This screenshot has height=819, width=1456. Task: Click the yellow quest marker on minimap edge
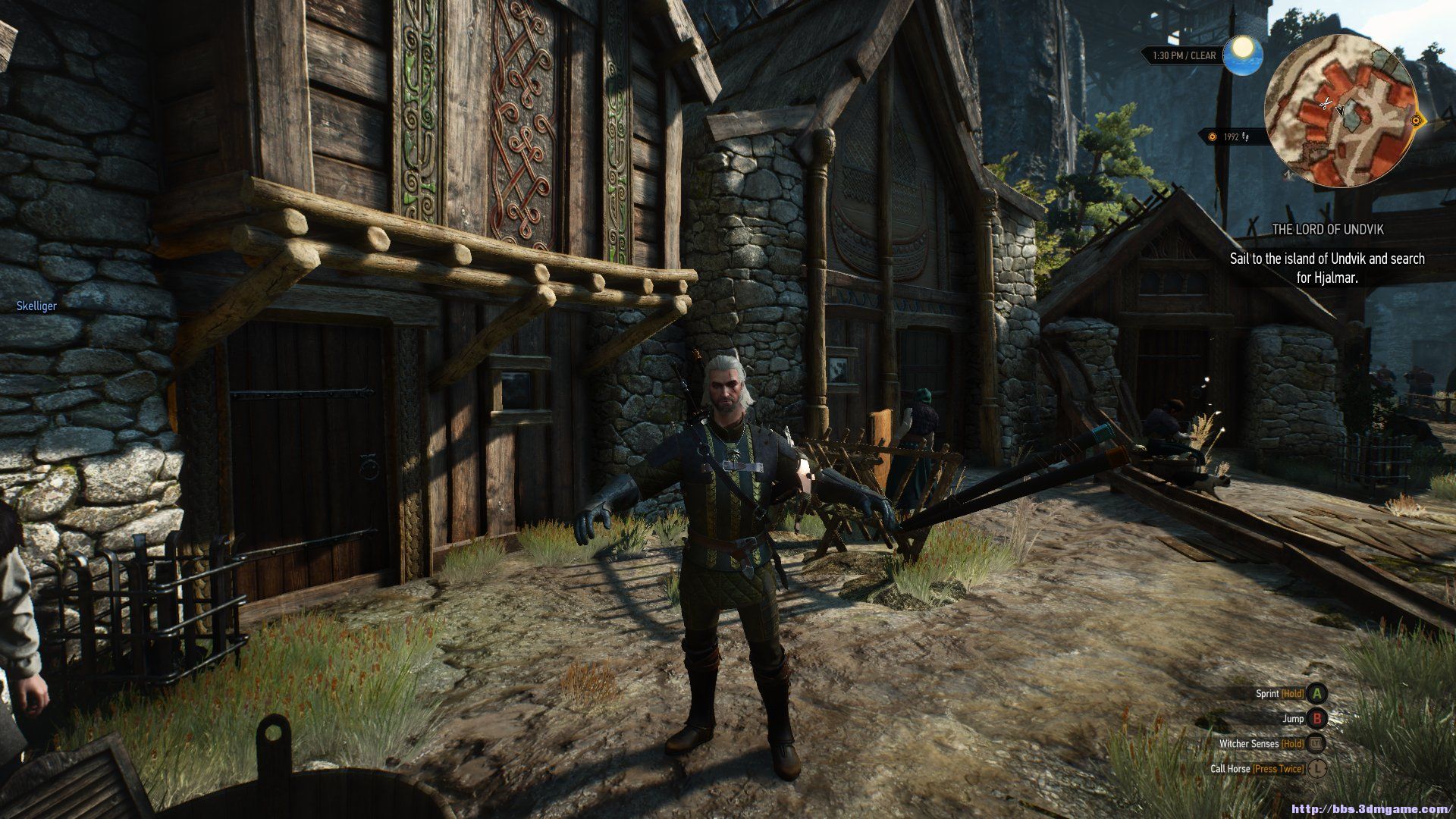click(x=1416, y=121)
